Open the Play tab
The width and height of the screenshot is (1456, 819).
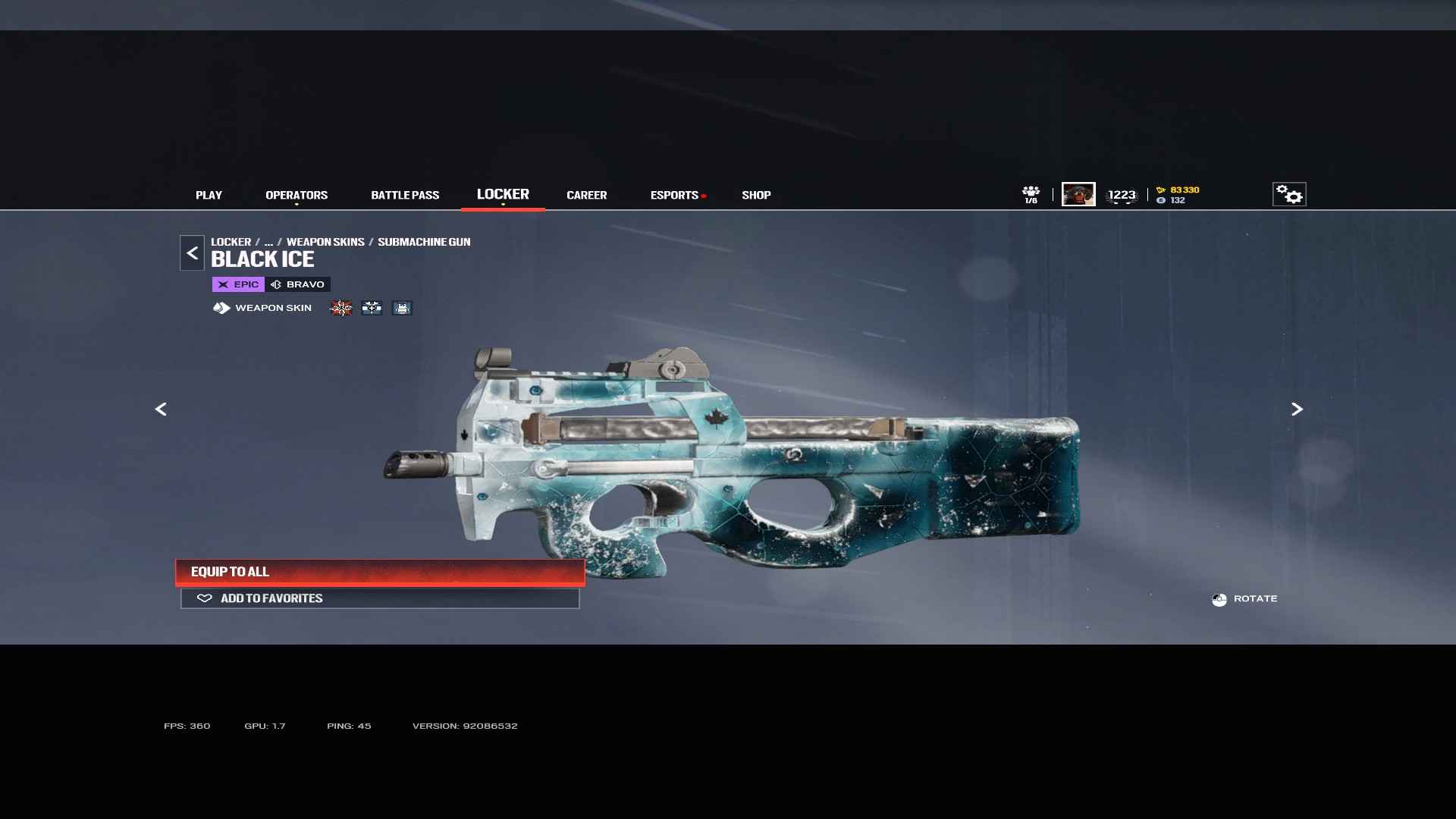[209, 195]
